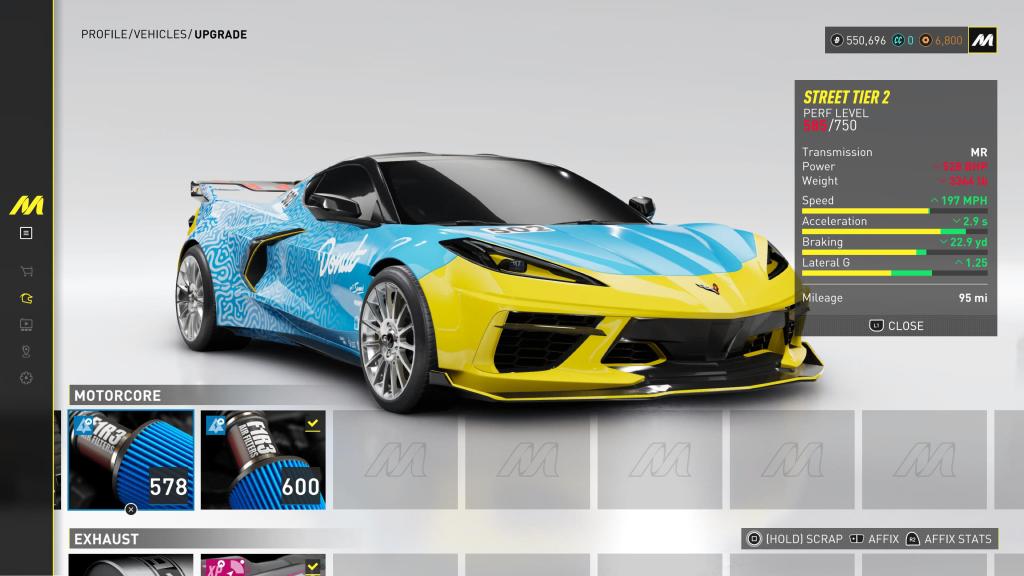Open the video media section in sidebar
The image size is (1024, 576).
click(26, 324)
